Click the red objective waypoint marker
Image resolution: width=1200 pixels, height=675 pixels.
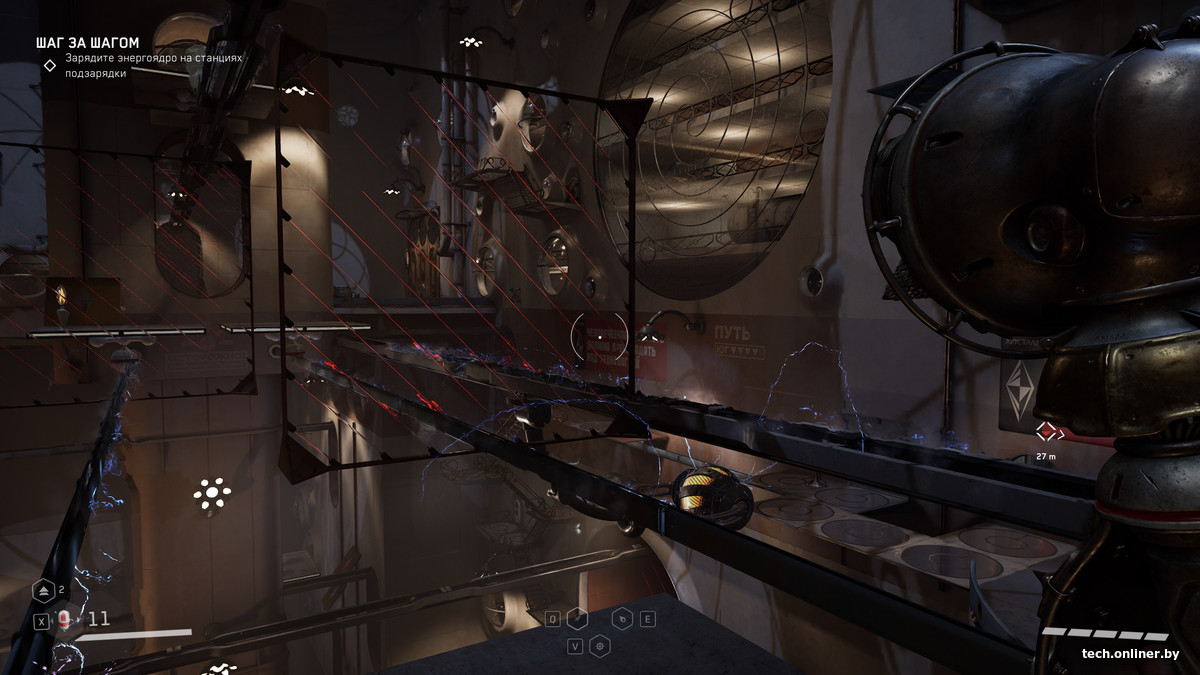pyautogui.click(x=1046, y=431)
